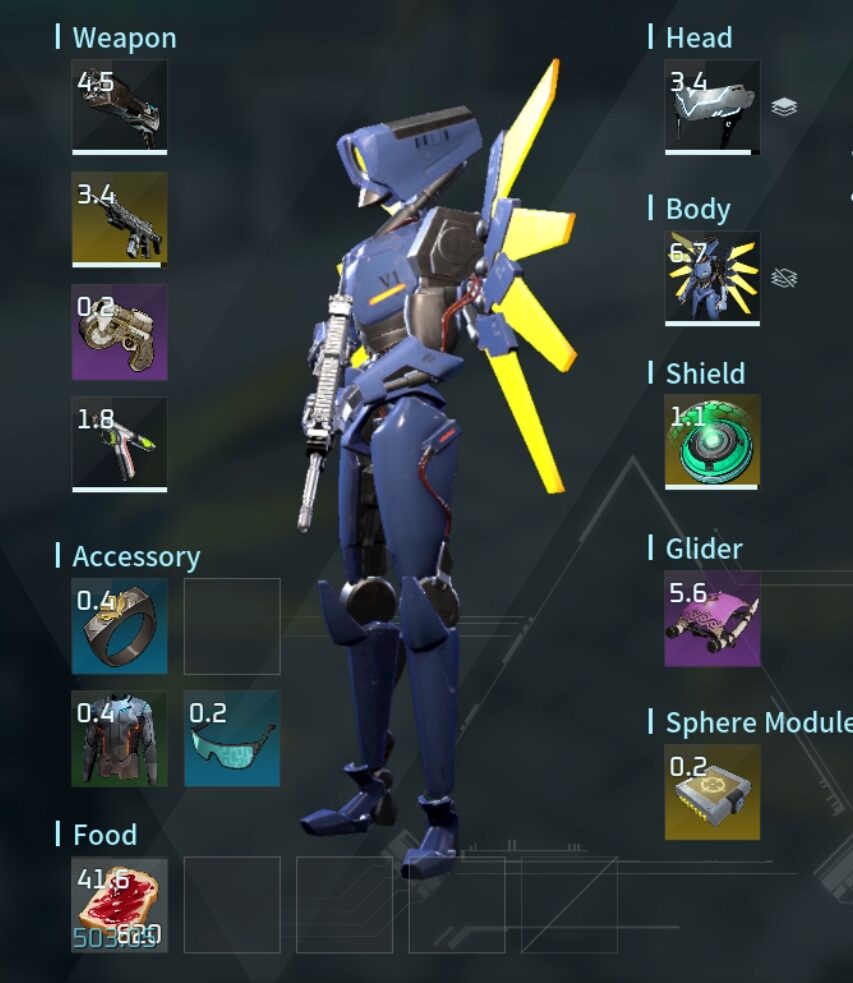The width and height of the screenshot is (853, 983).
Task: Select the ring accessory slot
Action: click(x=119, y=626)
